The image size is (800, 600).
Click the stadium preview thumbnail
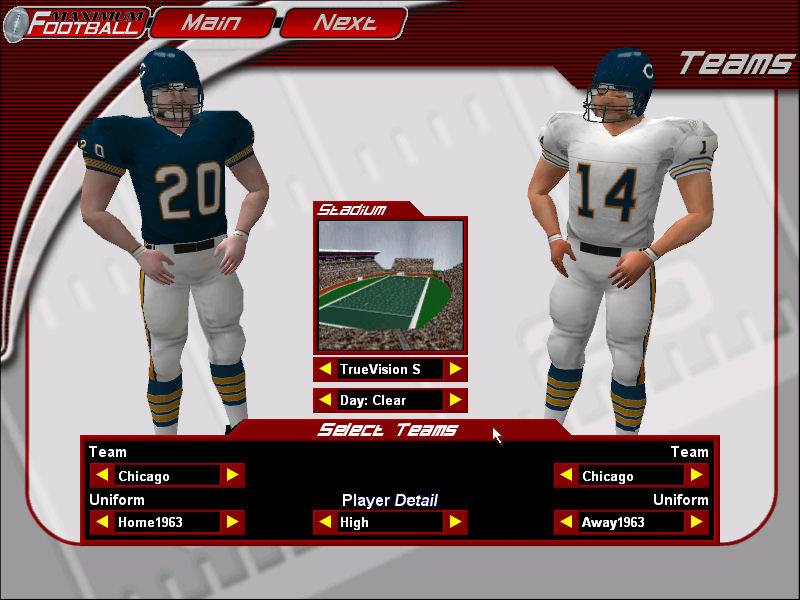390,285
